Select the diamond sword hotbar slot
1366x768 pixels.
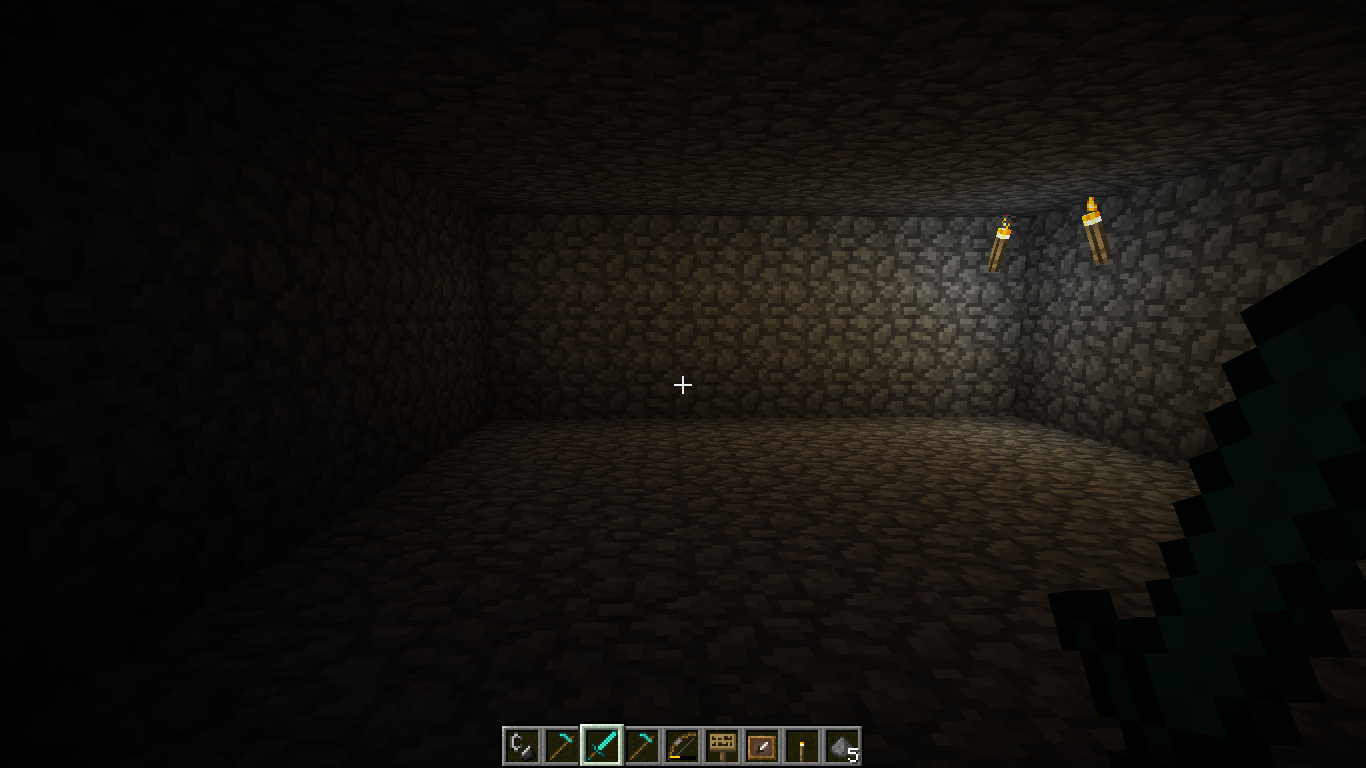(x=601, y=746)
